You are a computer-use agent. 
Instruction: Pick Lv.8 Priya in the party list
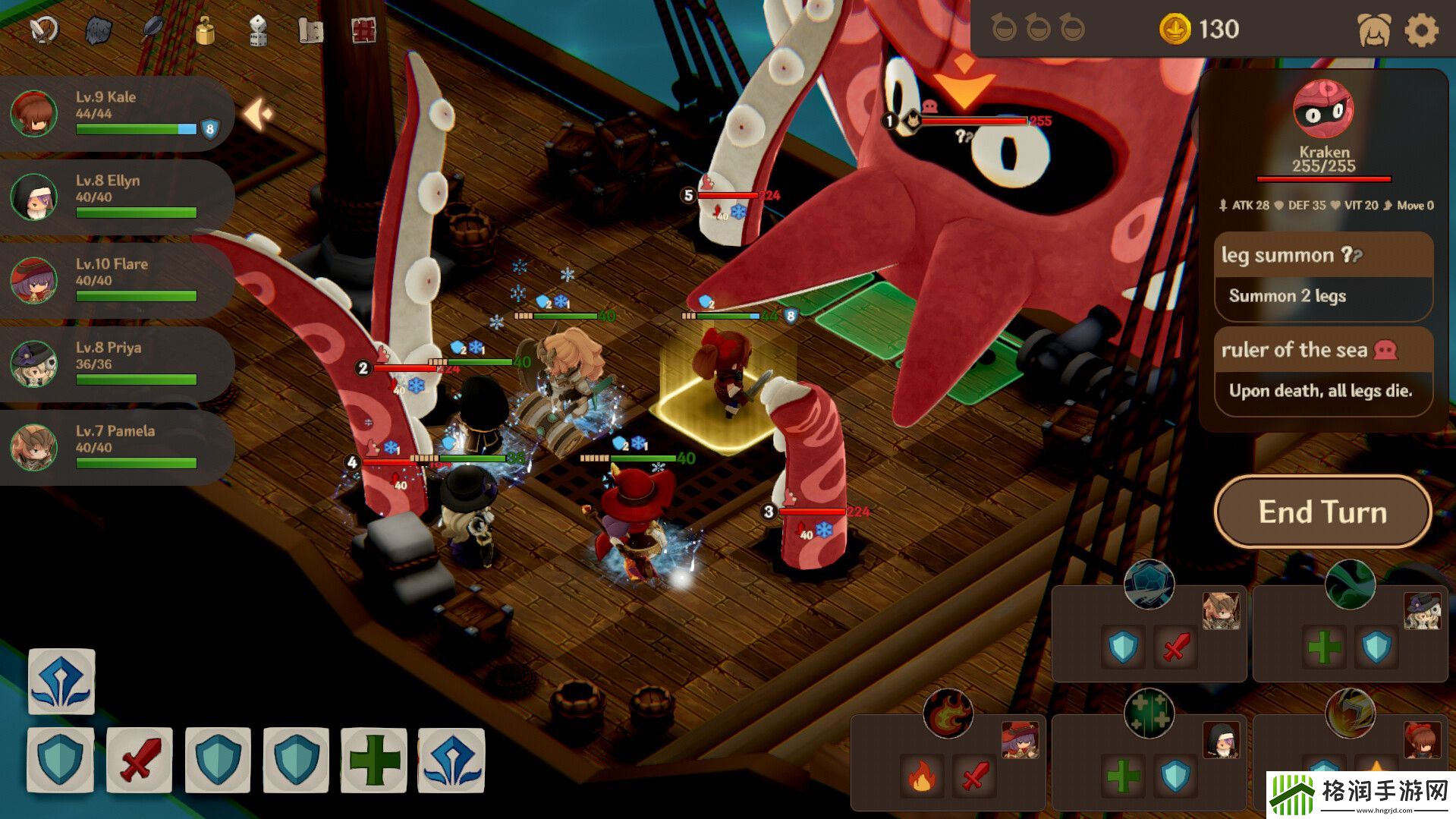point(114,364)
